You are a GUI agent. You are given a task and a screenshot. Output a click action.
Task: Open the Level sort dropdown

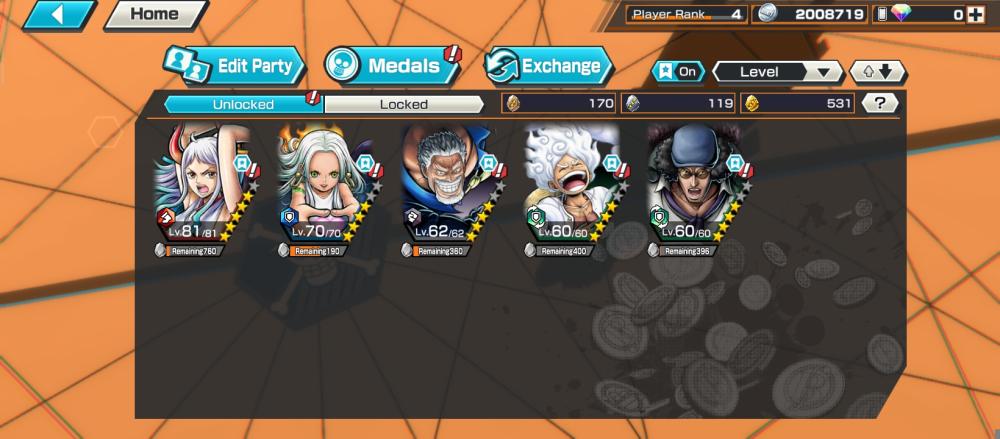pyautogui.click(x=777, y=72)
